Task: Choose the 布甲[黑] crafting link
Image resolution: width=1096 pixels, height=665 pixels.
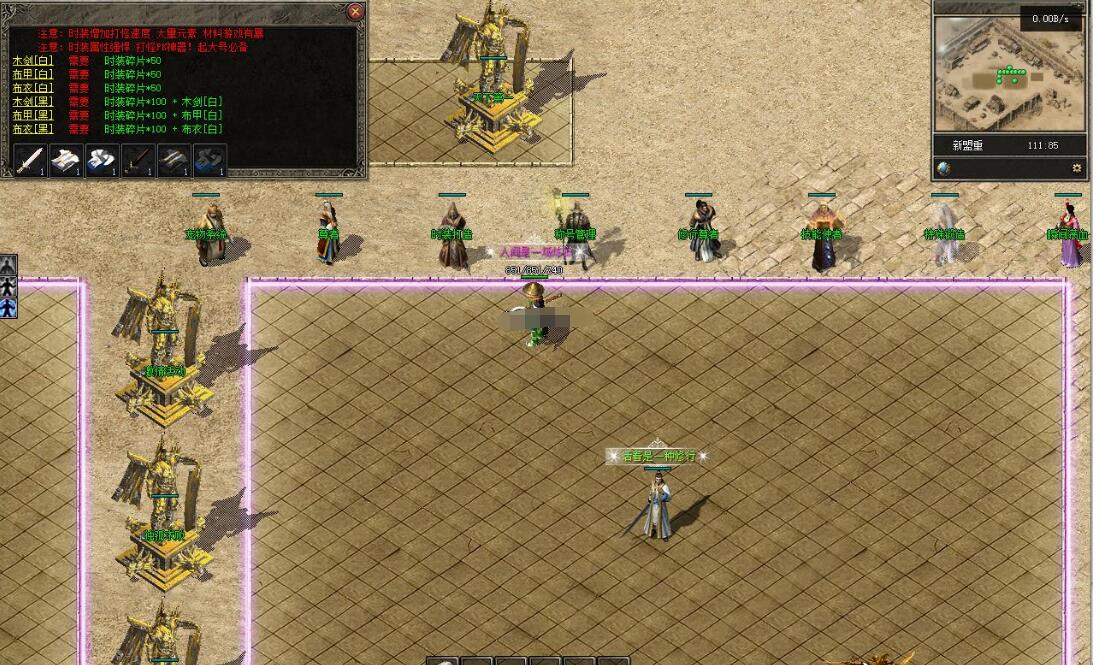Action: point(32,115)
